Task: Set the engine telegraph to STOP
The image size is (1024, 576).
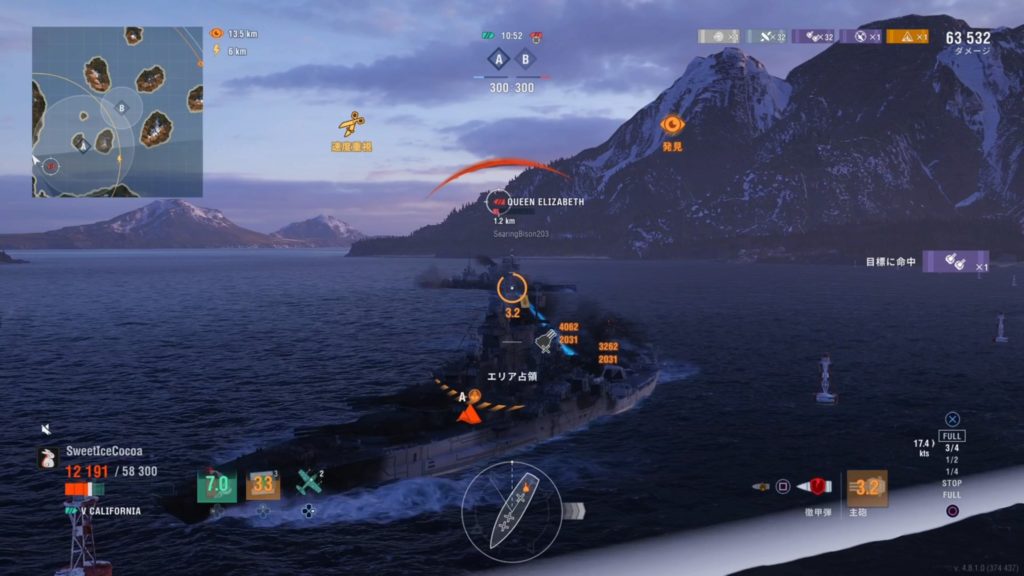Action: (x=952, y=483)
